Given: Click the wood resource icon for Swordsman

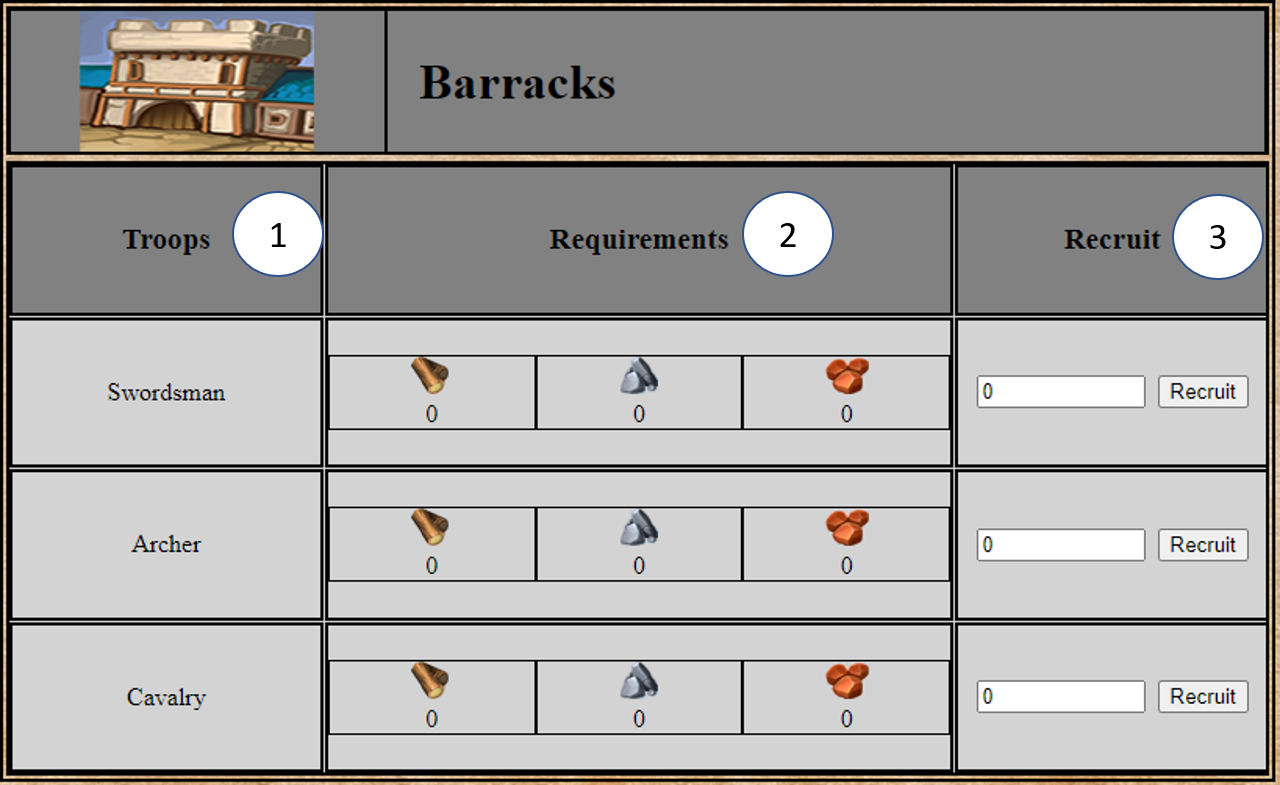Looking at the screenshot, I should [430, 377].
